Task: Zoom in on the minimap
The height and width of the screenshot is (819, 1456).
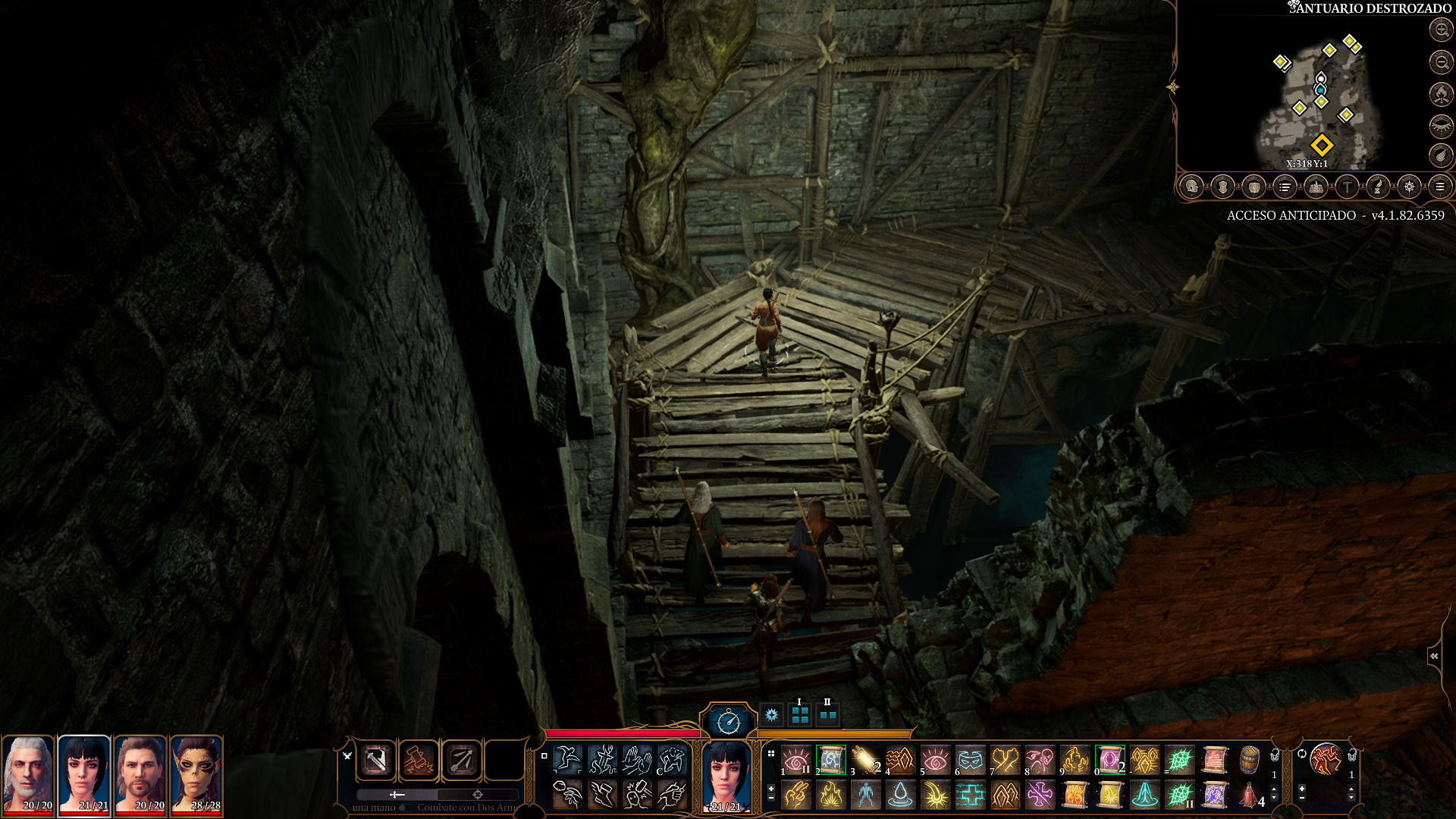Action: [1441, 30]
